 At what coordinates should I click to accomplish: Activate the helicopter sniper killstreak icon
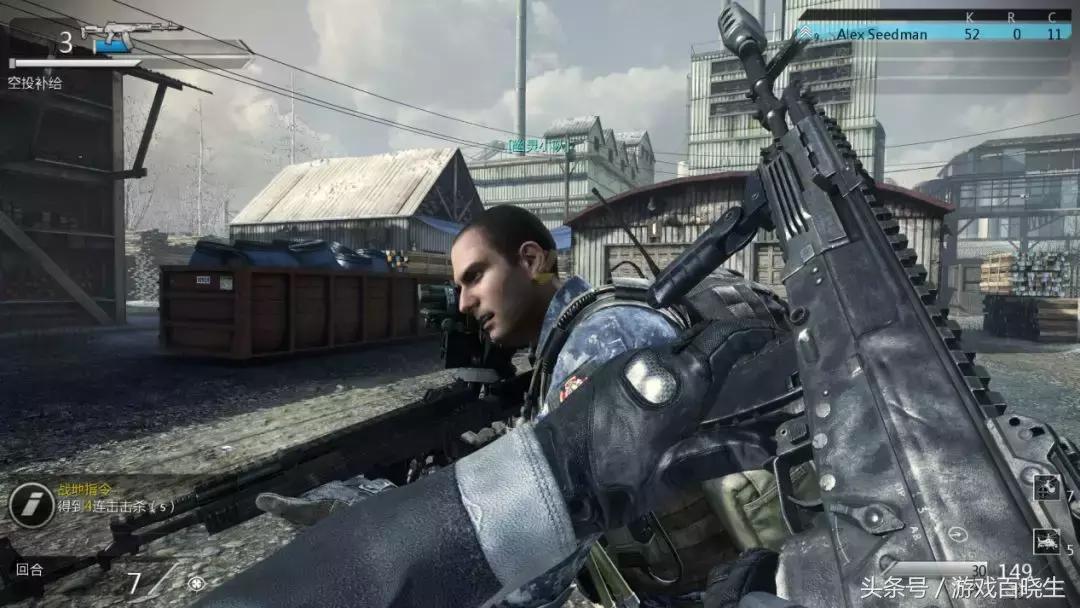(1046, 487)
